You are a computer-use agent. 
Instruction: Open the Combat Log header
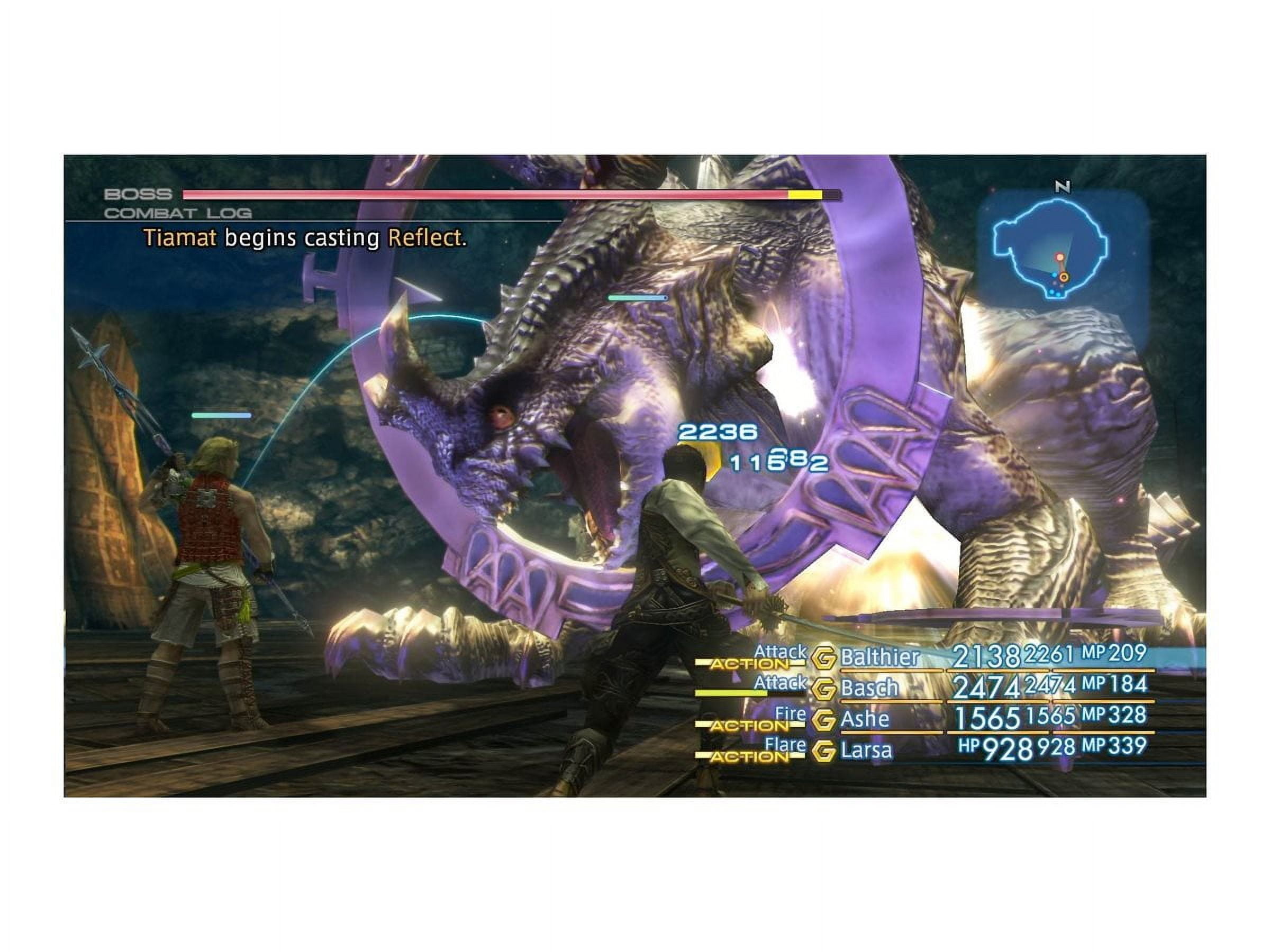pos(178,214)
